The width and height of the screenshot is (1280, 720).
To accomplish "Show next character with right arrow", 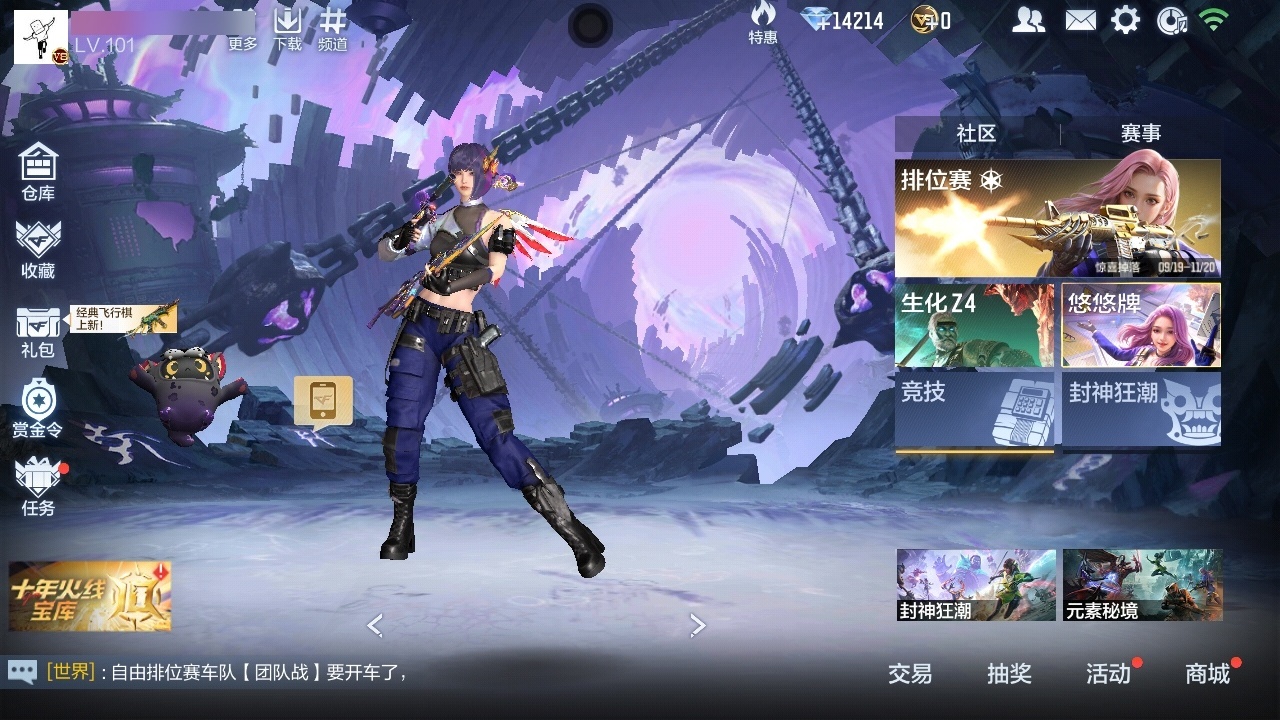I will 697,626.
